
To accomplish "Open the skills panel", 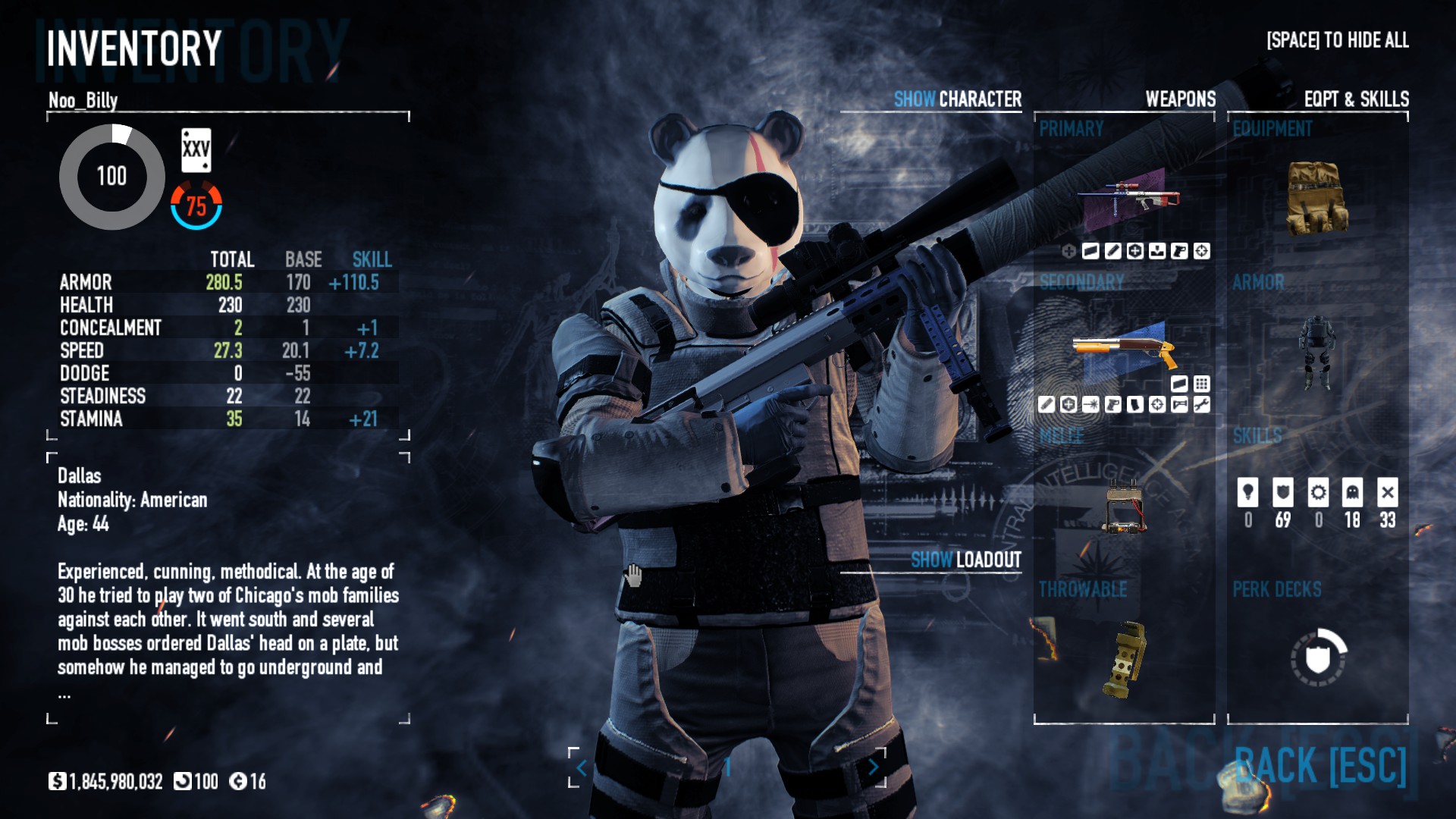I will [1317, 502].
